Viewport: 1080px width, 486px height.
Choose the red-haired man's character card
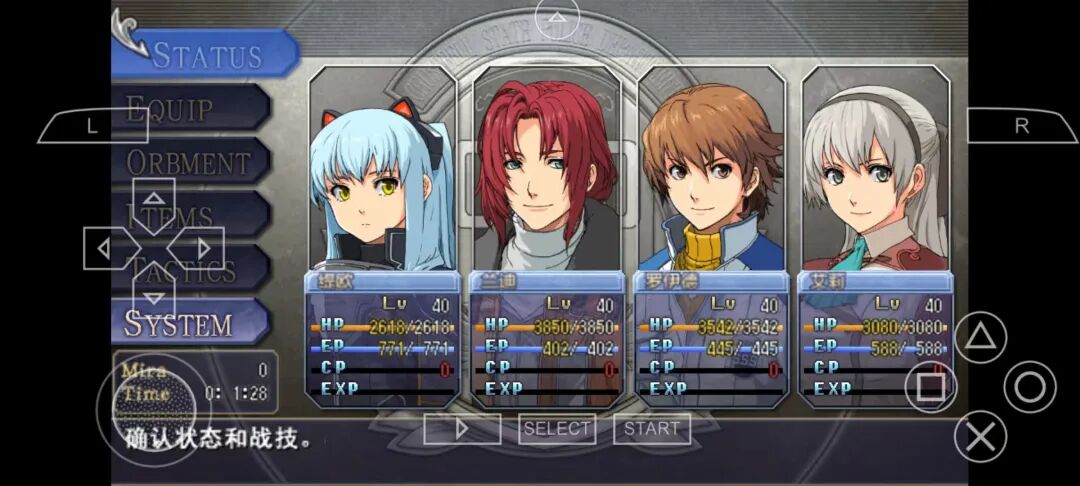pos(547,235)
